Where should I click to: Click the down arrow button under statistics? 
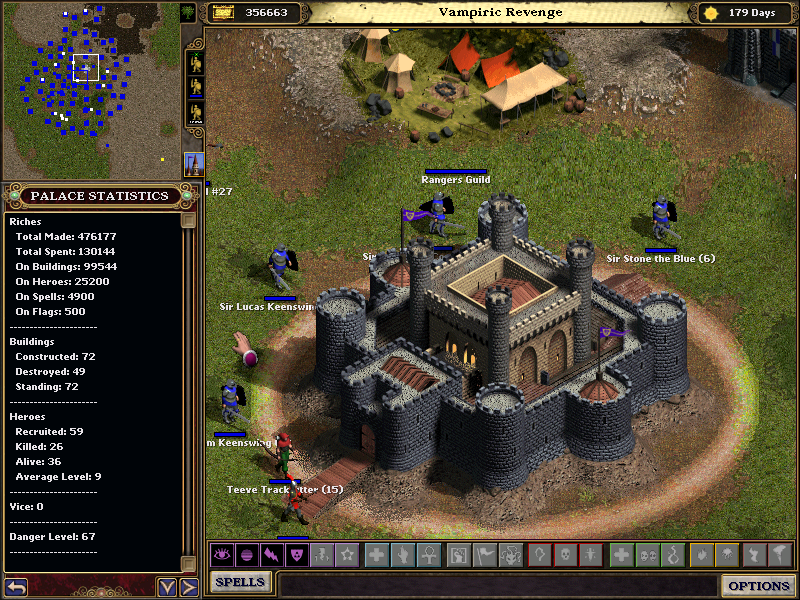click(166, 587)
